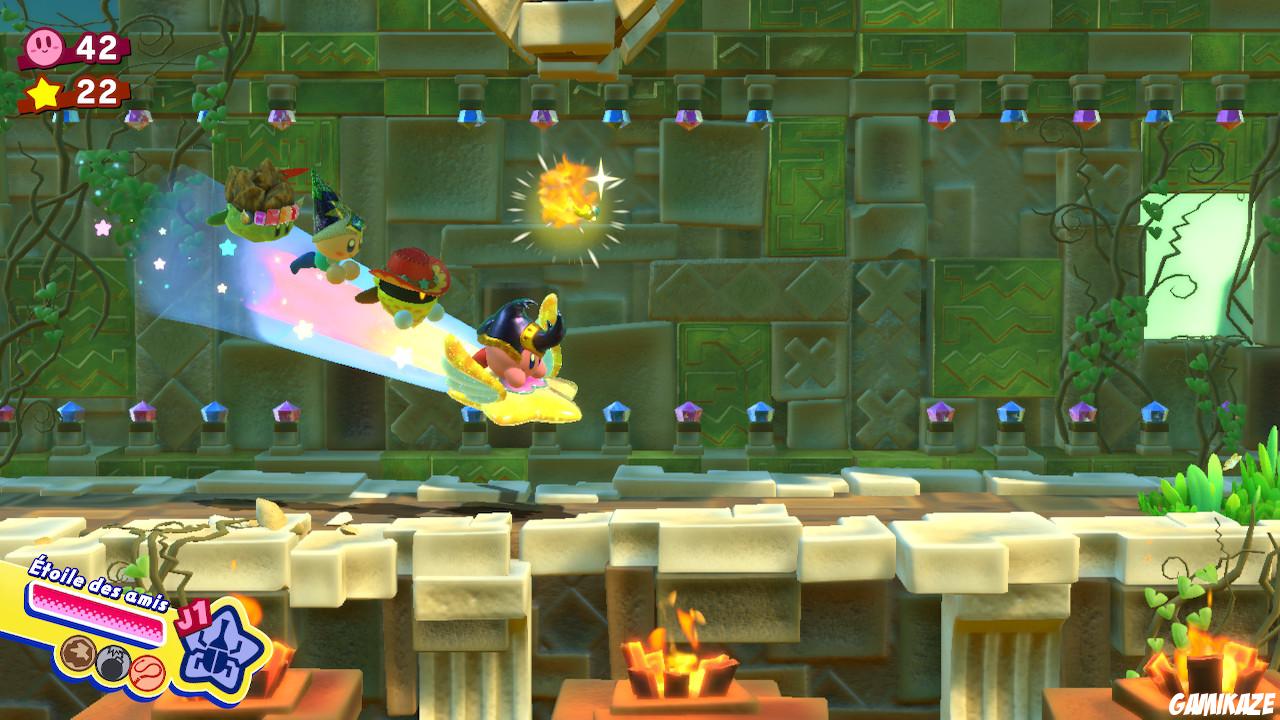Click the bomb ability icon in HUD
The height and width of the screenshot is (720, 1280).
click(110, 662)
